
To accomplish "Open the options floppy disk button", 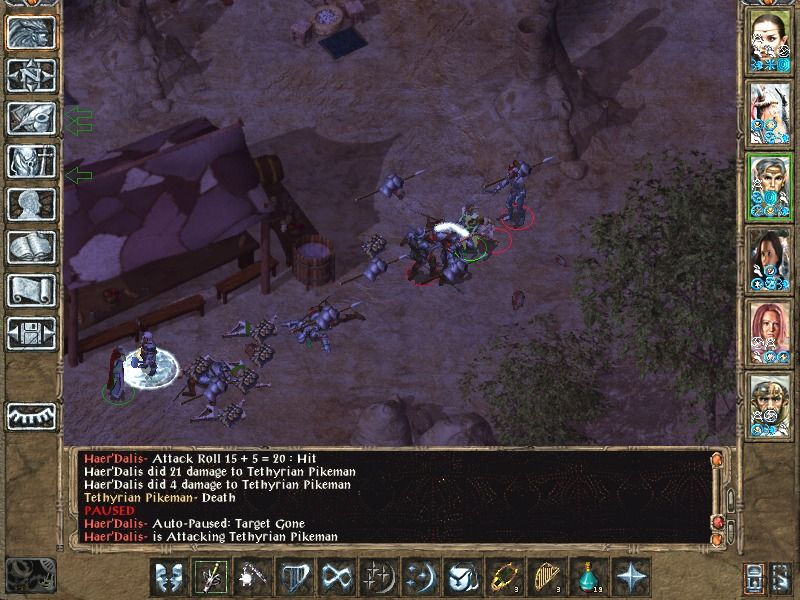I will tap(29, 332).
